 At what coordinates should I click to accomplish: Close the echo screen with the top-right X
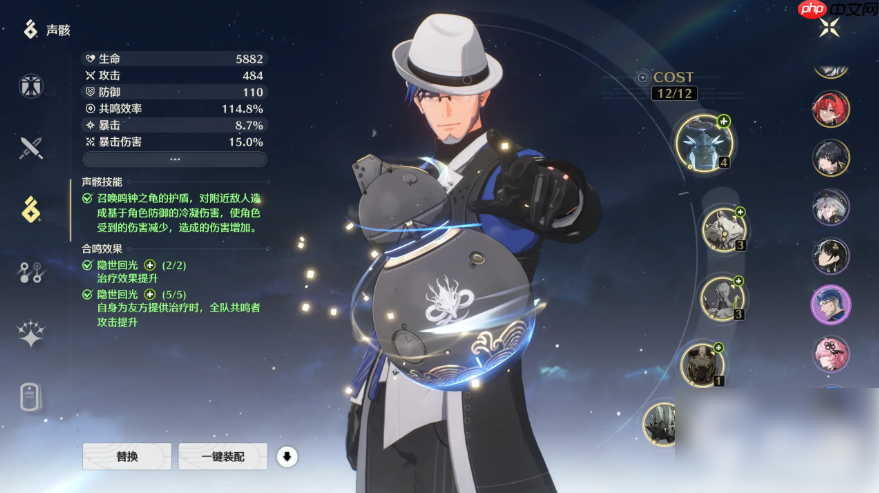coord(829,28)
